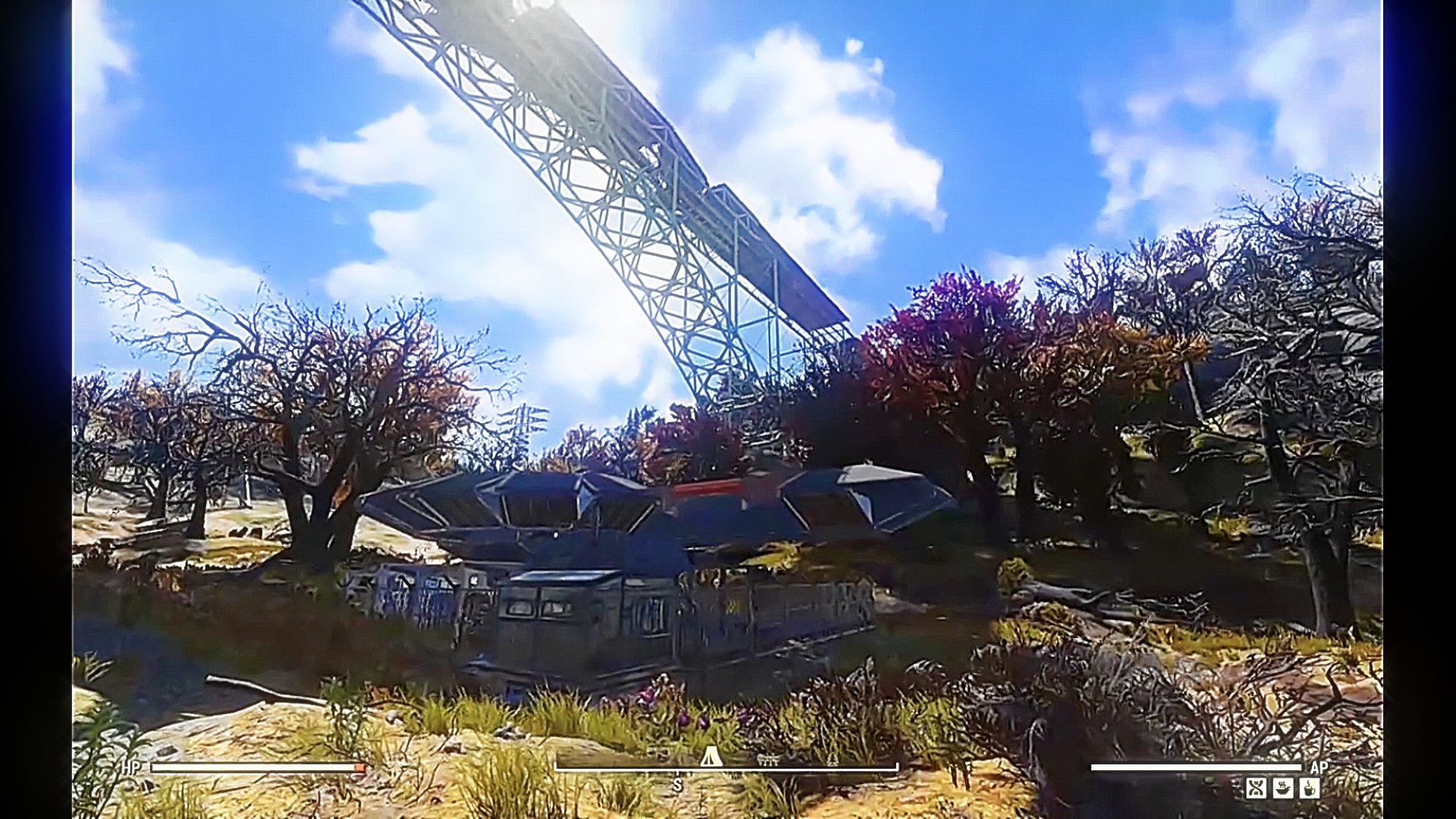The width and height of the screenshot is (1456, 819).
Task: Click the steaming cup status icon
Action: [x=1310, y=788]
